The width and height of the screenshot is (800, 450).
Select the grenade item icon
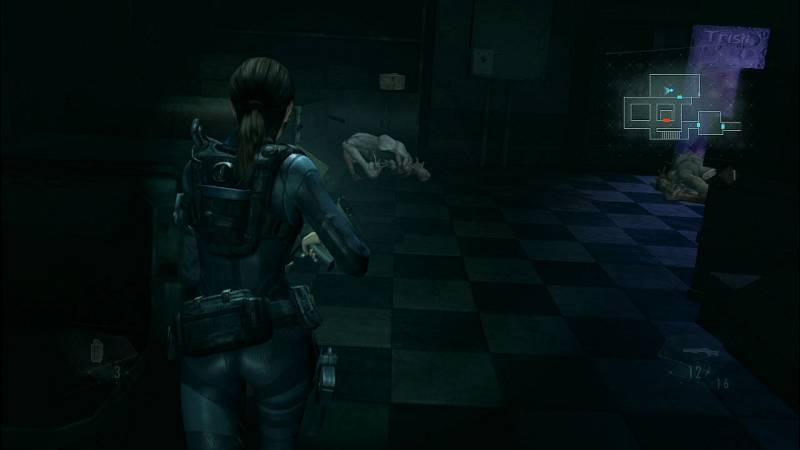pos(99,350)
